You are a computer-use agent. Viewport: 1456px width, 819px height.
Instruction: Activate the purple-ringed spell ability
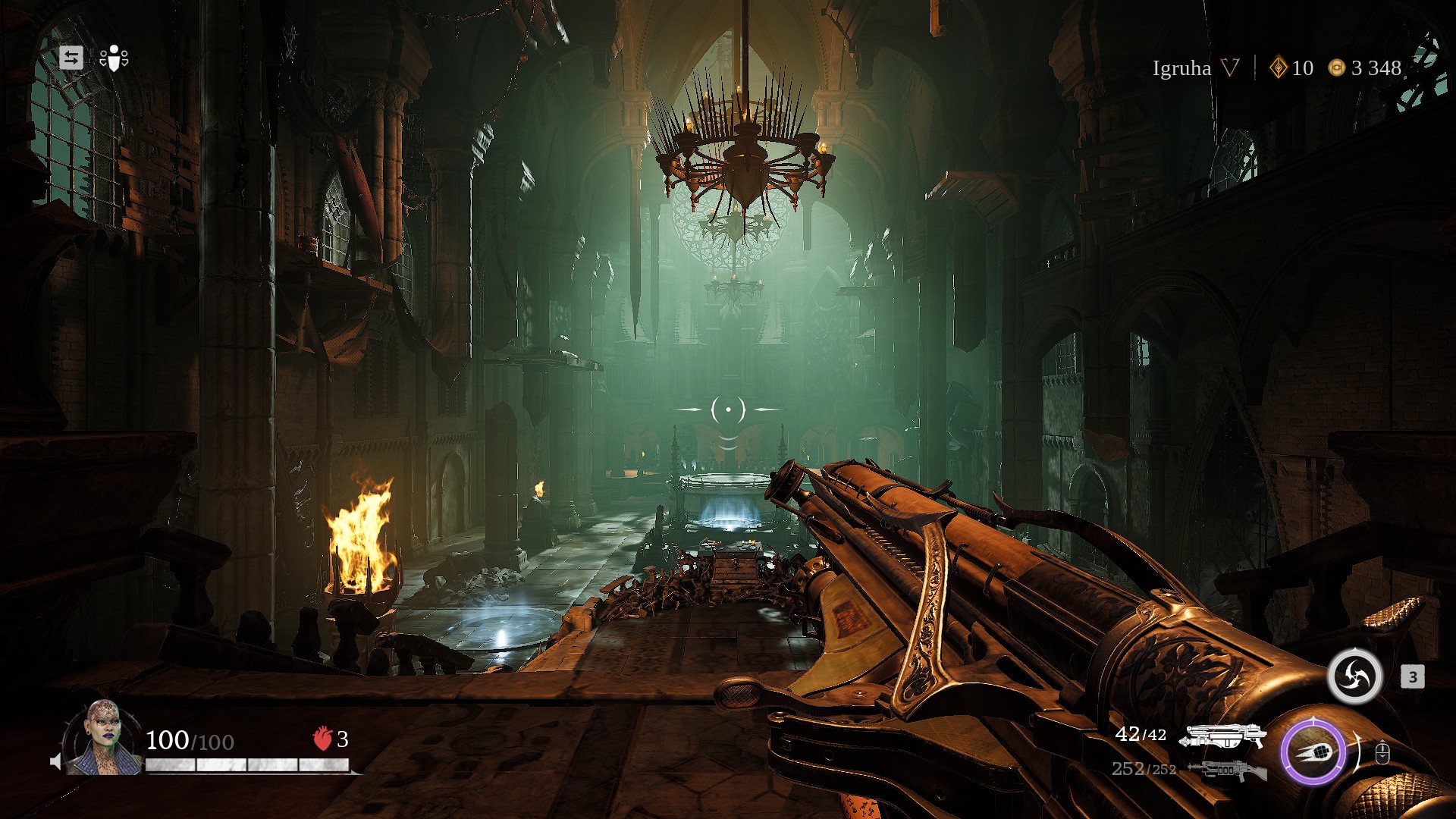click(1313, 752)
